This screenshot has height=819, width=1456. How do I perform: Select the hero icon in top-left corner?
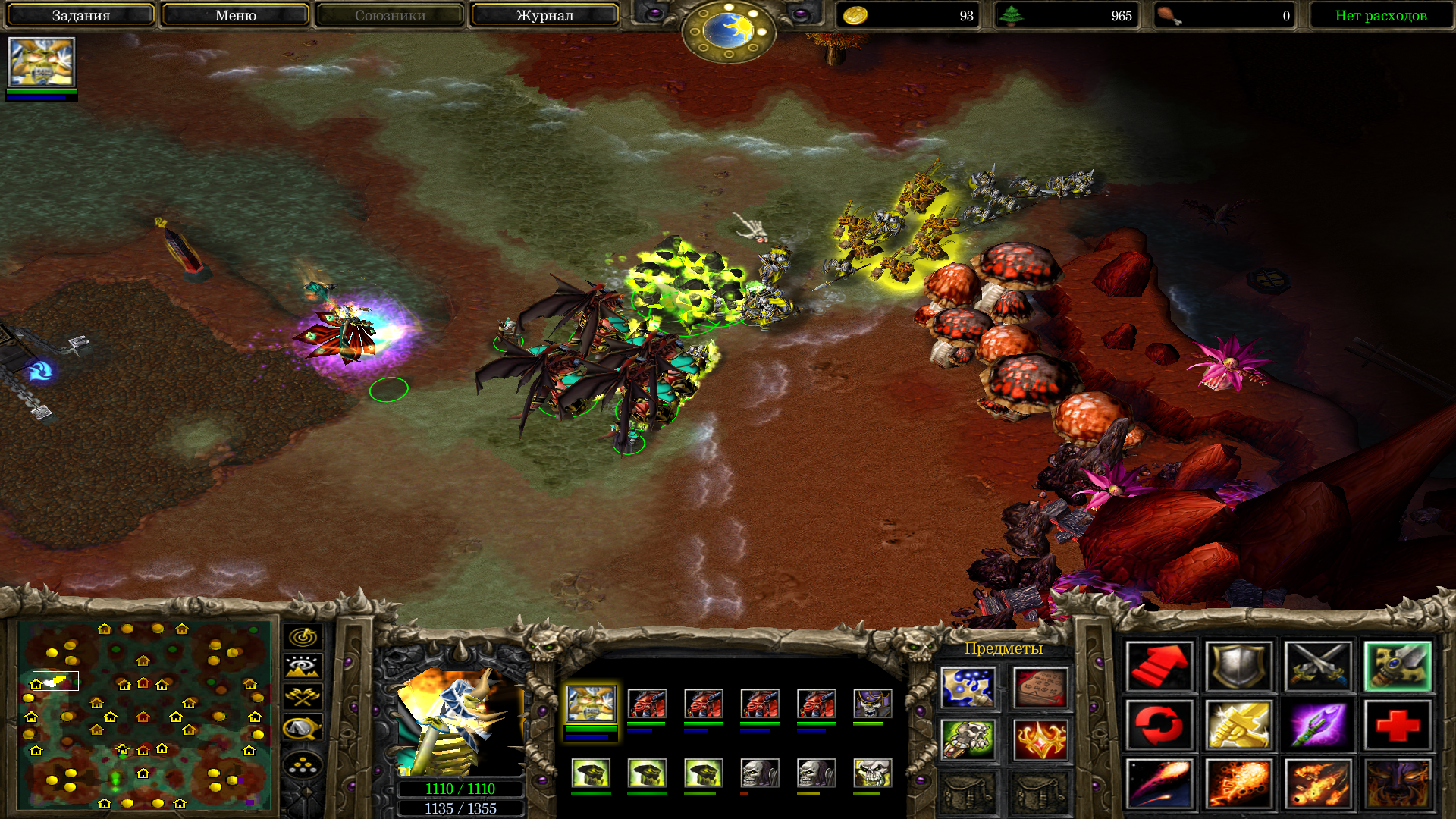pyautogui.click(x=41, y=62)
